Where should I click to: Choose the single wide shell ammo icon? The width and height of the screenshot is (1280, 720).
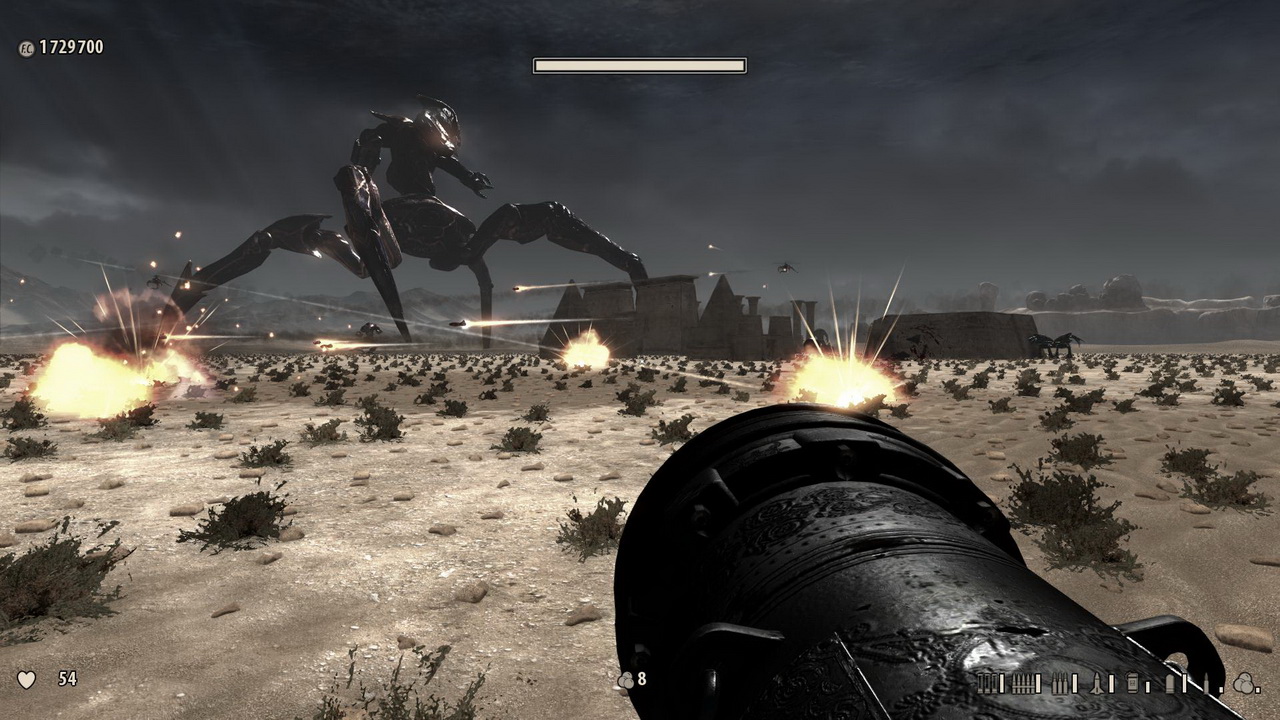point(1170,683)
